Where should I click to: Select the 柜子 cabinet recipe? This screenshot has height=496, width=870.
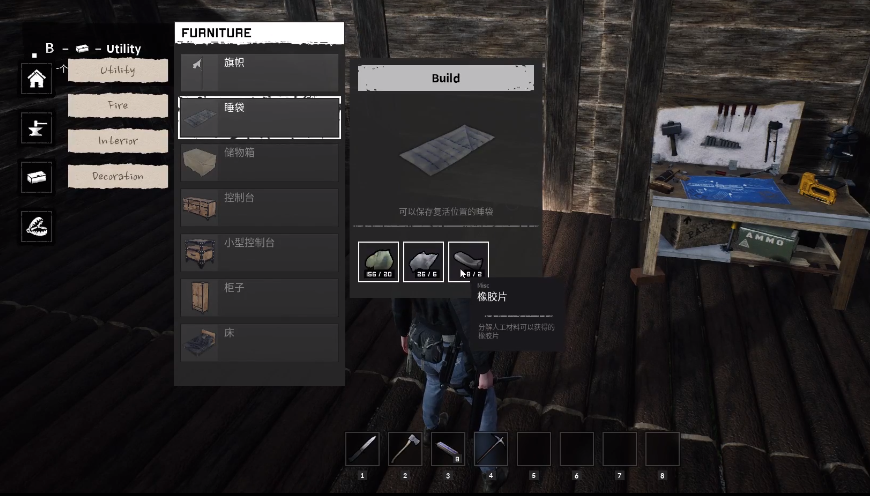click(259, 296)
